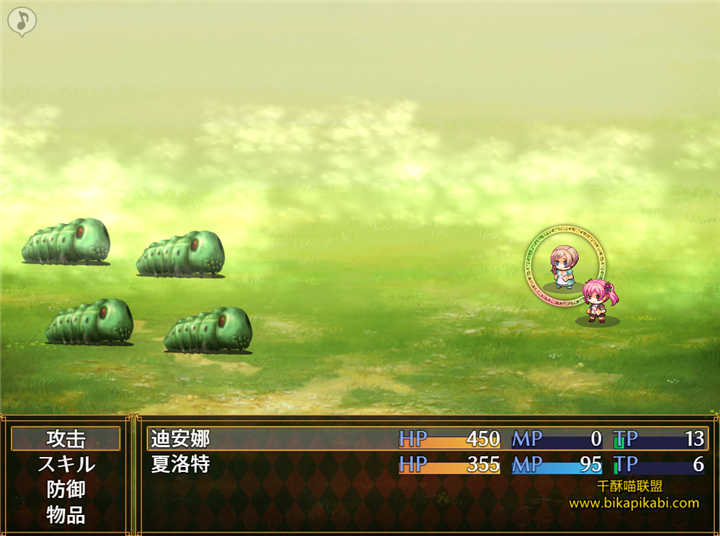
Task: Select 迪安娜 in the party status list
Action: [x=182, y=438]
